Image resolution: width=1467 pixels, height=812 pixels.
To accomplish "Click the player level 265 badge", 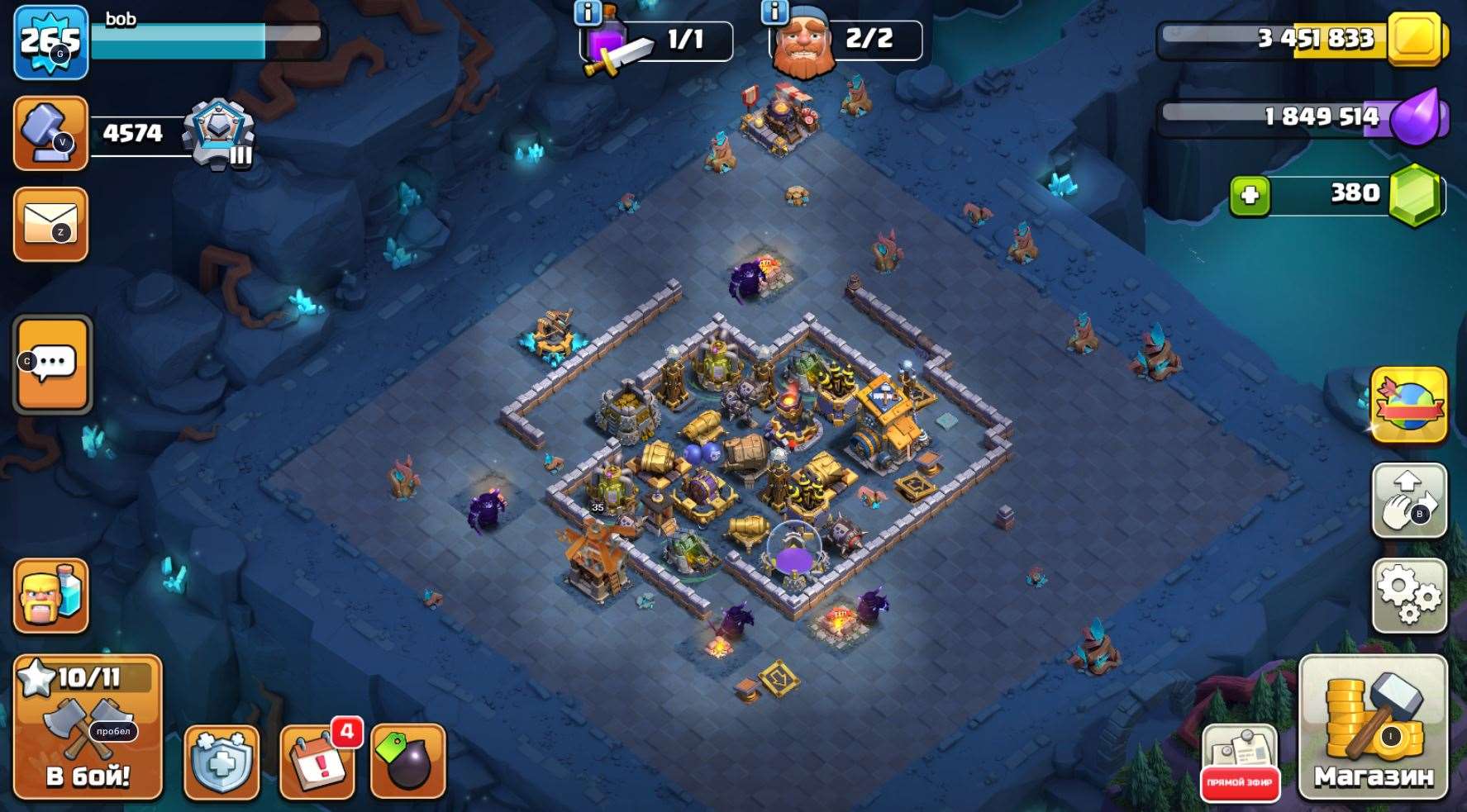I will 51,42.
